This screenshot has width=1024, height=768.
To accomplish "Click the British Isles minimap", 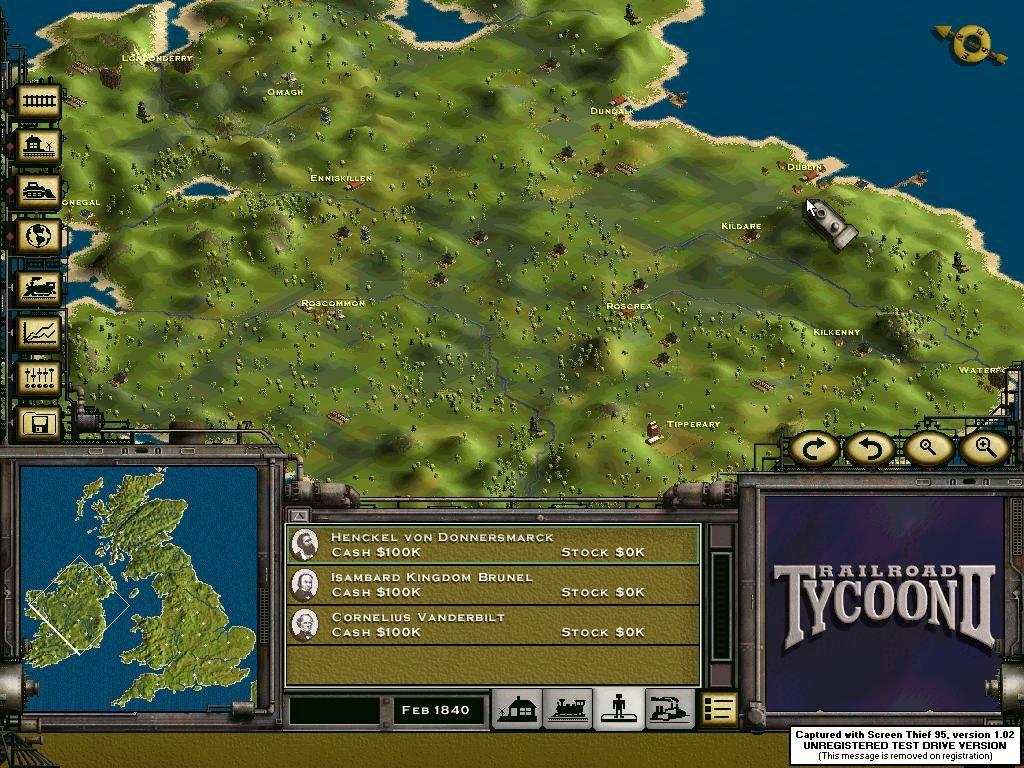I will 138,588.
